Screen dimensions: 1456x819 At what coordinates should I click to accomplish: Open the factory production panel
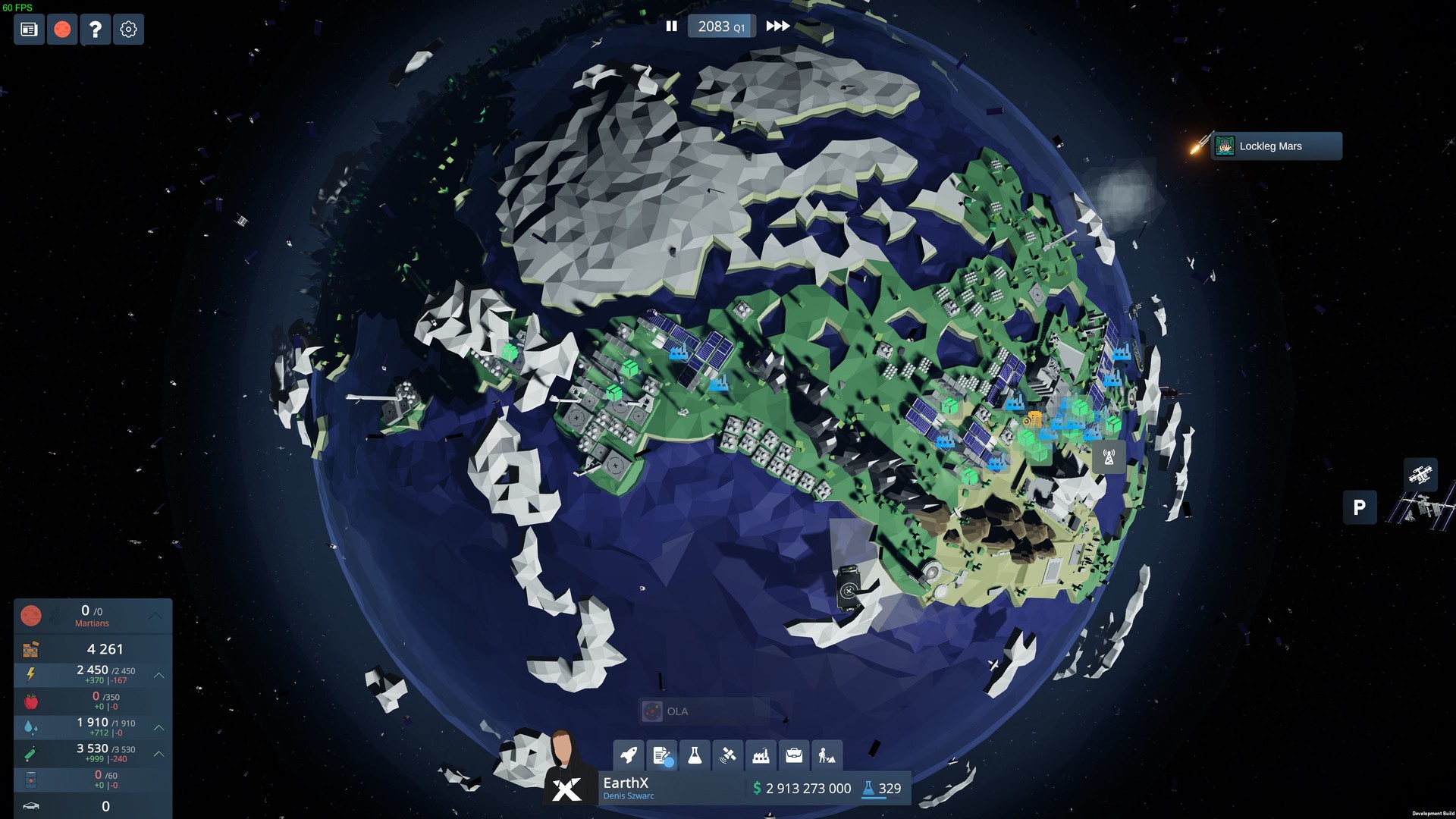pyautogui.click(x=761, y=755)
